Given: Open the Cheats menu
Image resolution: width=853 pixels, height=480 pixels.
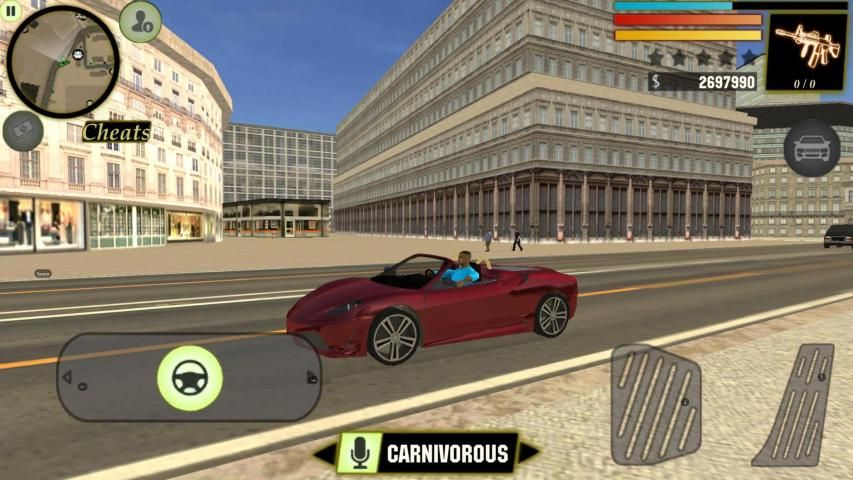Looking at the screenshot, I should pyautogui.click(x=116, y=132).
